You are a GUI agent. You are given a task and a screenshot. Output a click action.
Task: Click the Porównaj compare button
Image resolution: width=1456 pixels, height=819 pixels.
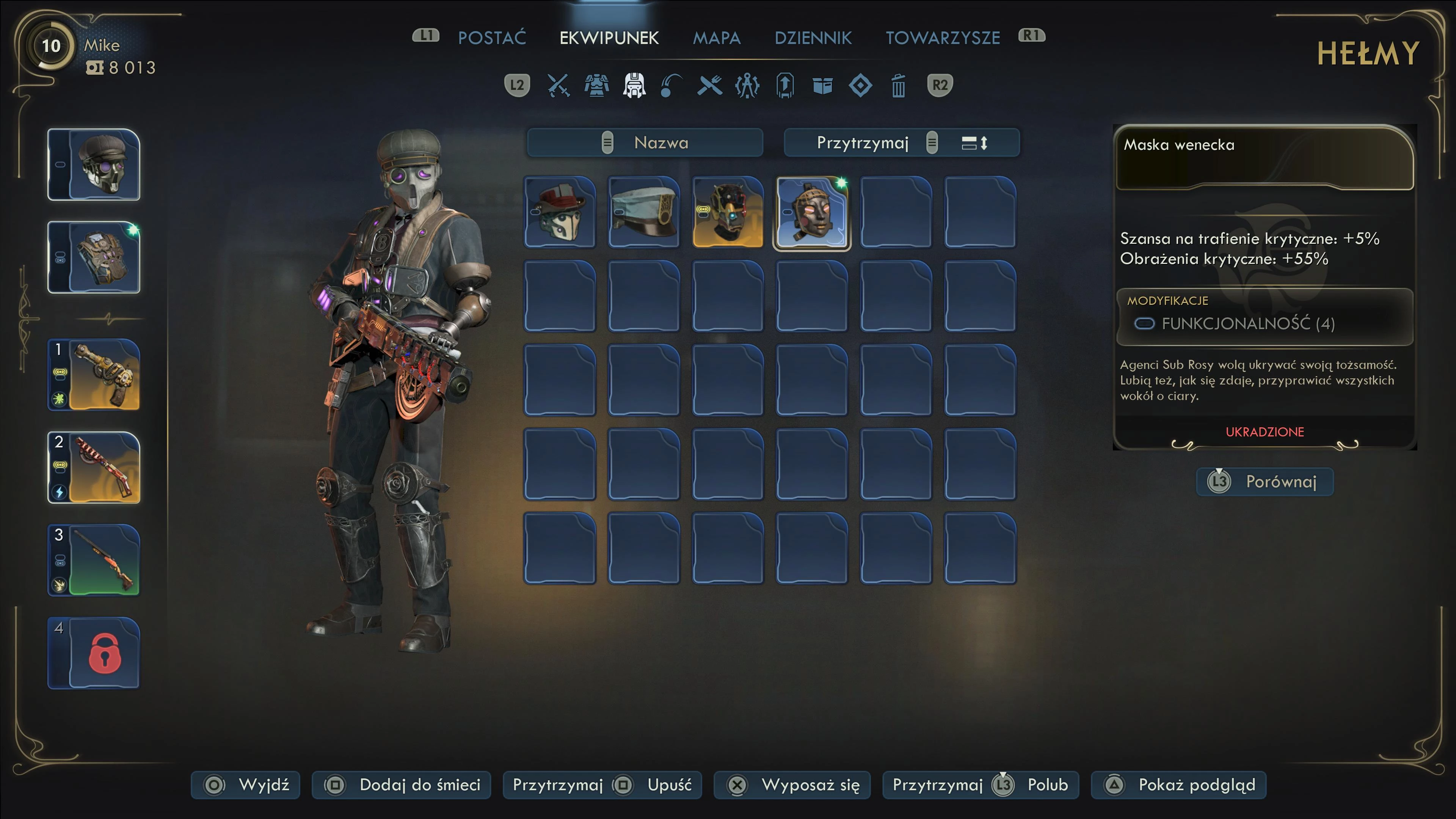[1265, 482]
